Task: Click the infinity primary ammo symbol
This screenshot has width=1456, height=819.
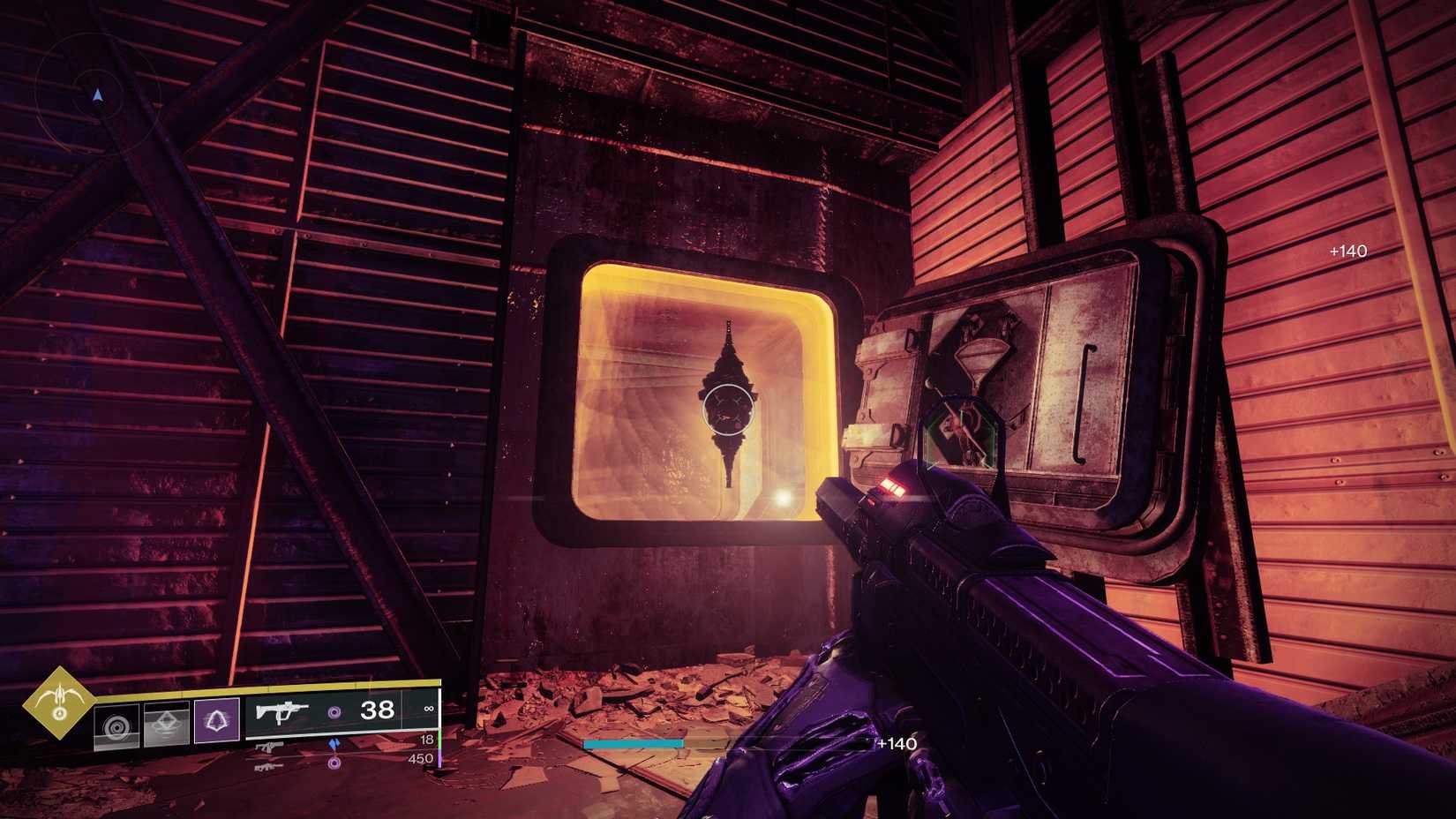Action: [x=428, y=709]
